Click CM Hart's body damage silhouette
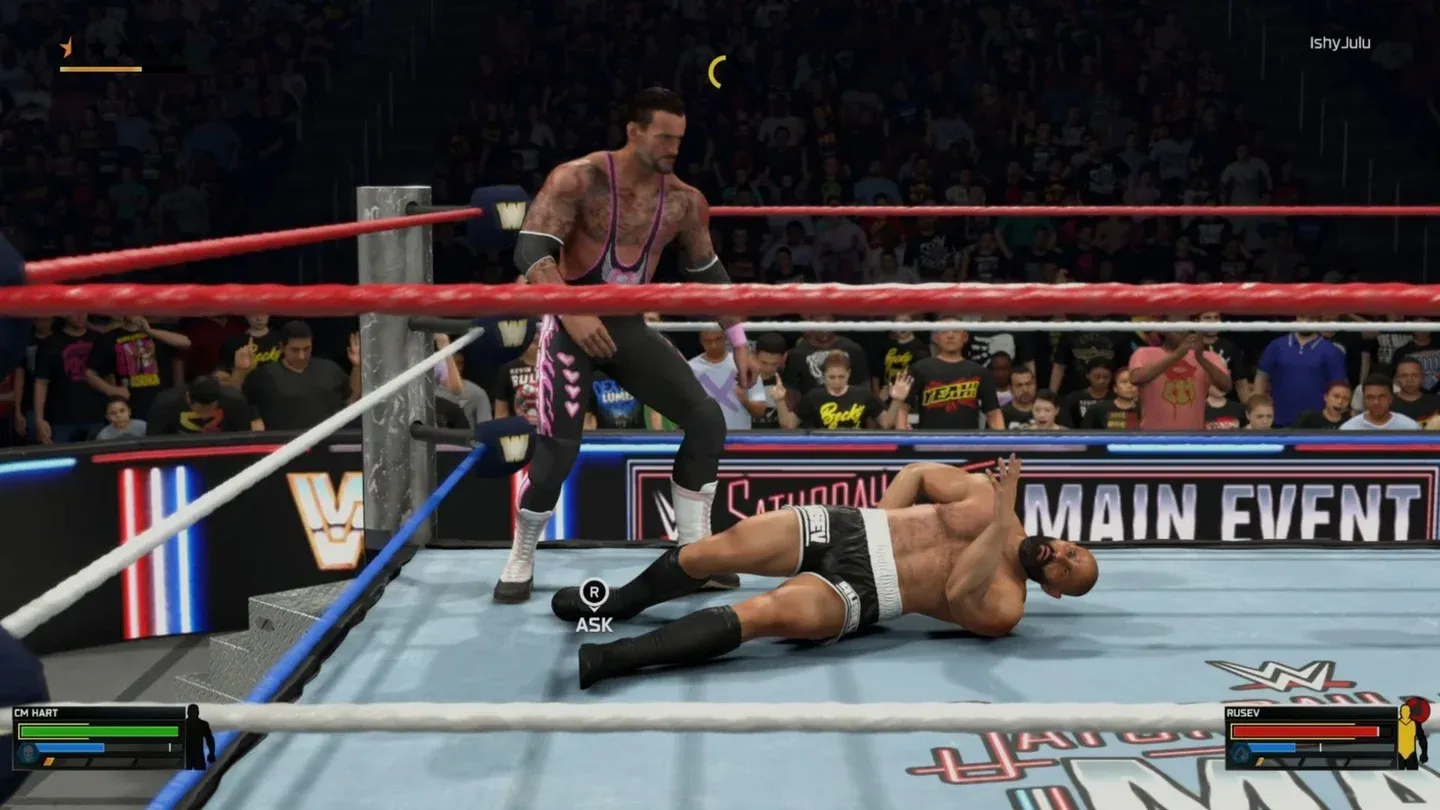 point(199,737)
